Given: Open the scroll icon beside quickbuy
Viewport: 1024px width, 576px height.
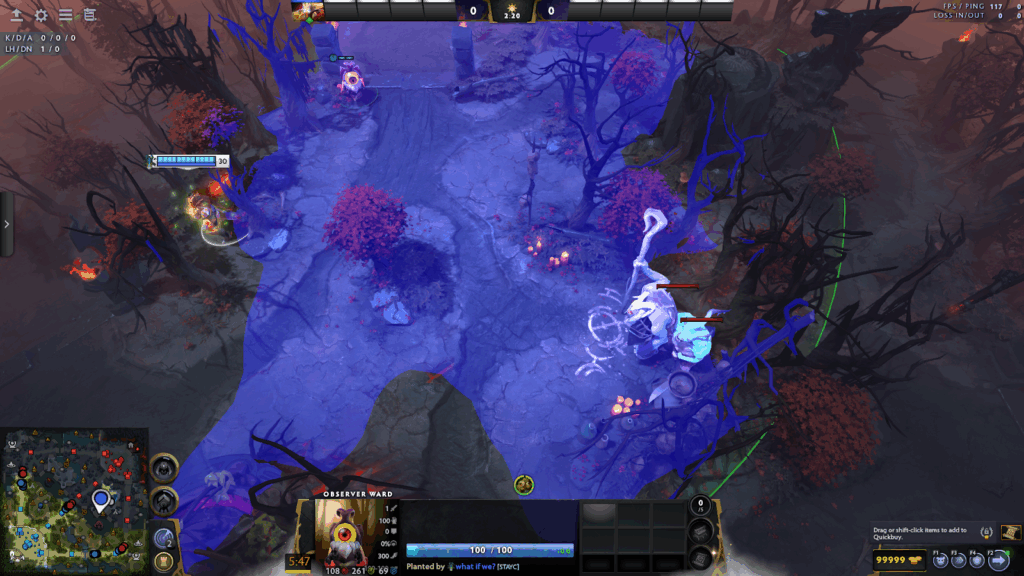Looking at the screenshot, I should click(x=1010, y=531).
